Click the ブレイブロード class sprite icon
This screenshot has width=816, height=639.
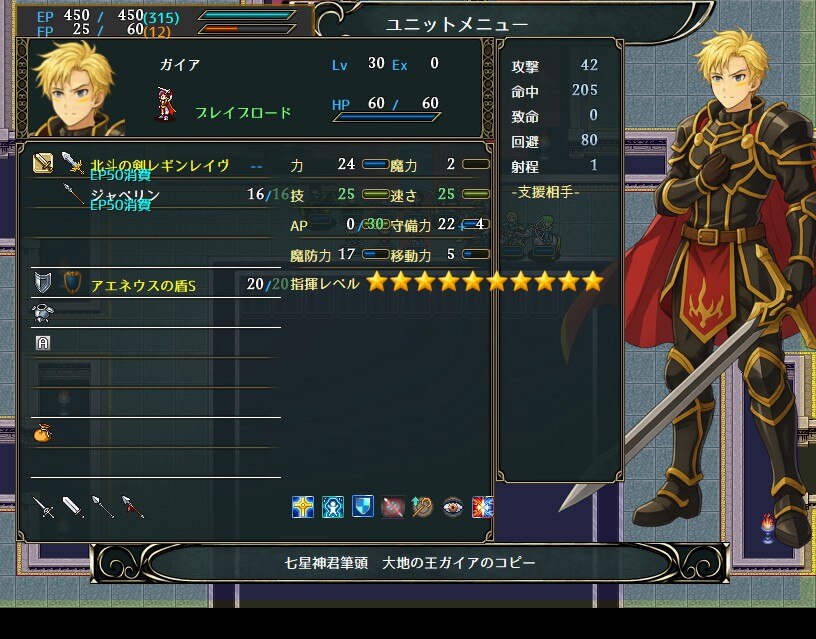click(165, 104)
